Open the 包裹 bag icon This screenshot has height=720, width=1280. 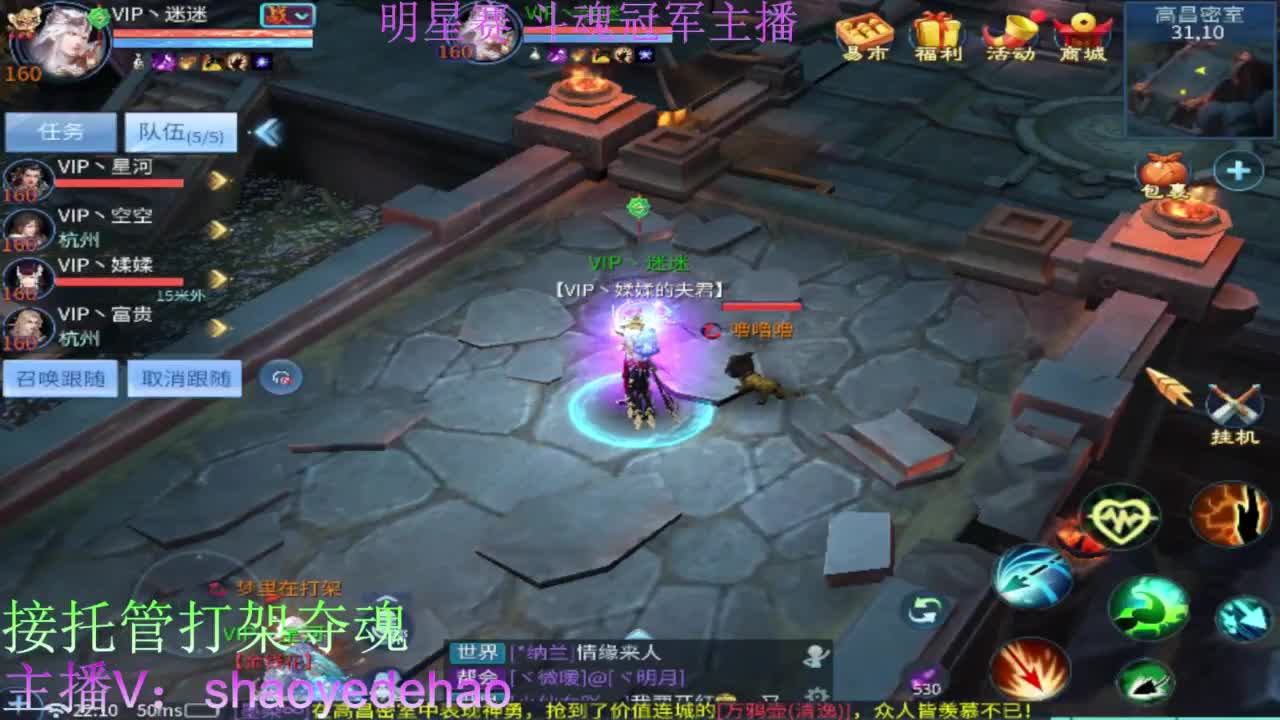(1163, 172)
